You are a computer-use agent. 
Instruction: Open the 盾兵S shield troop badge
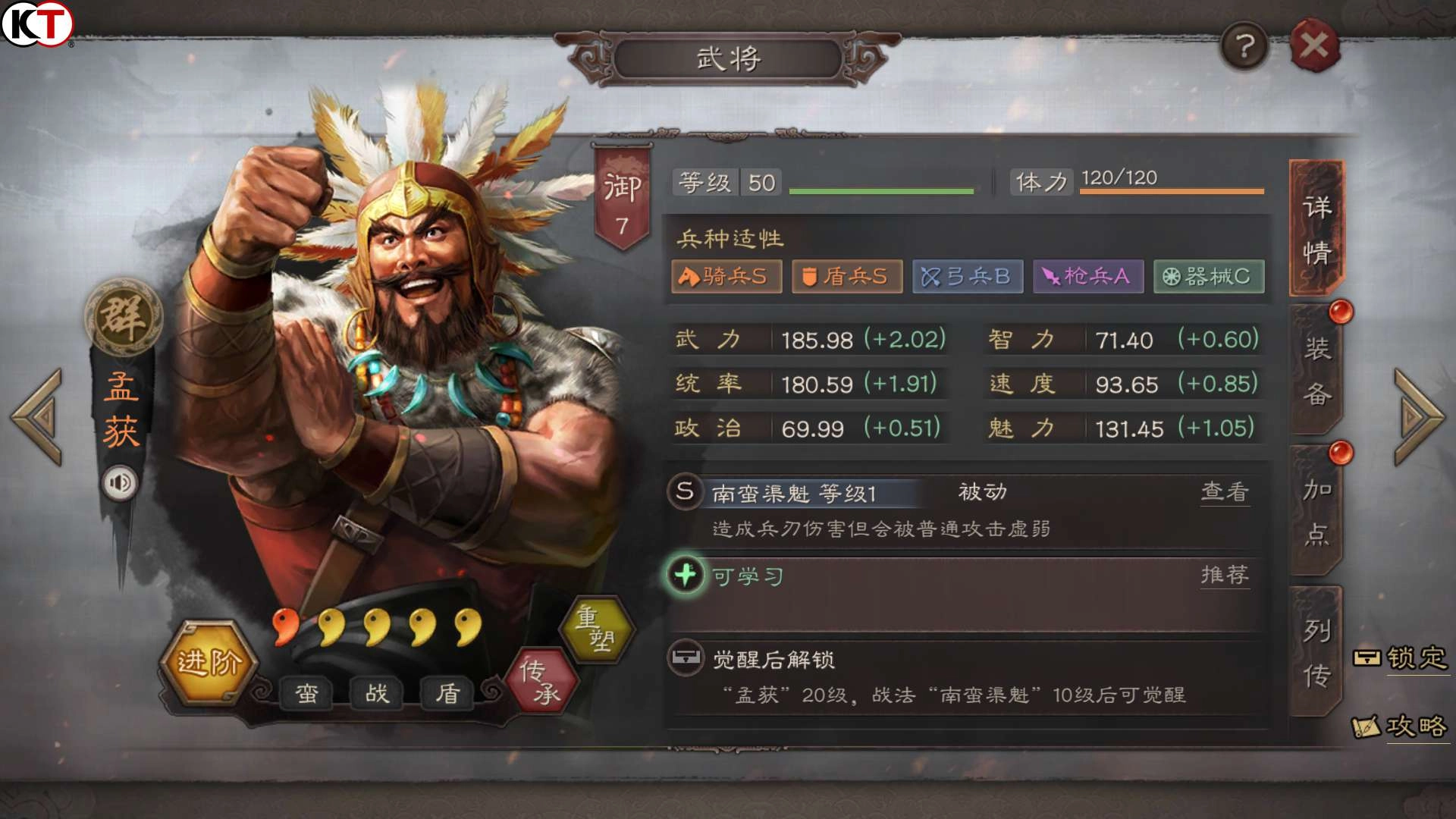(846, 277)
